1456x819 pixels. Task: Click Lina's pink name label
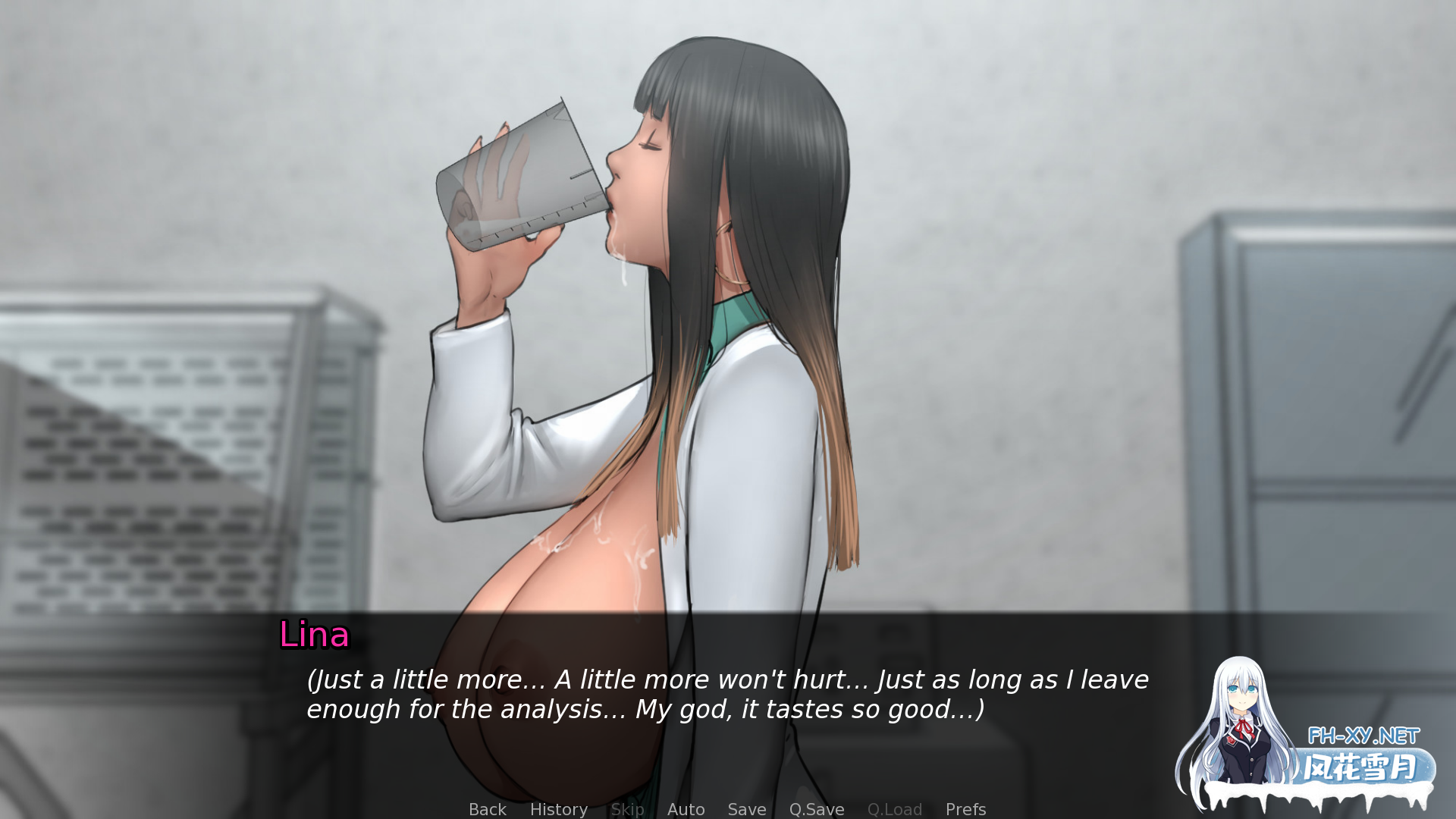coord(313,636)
